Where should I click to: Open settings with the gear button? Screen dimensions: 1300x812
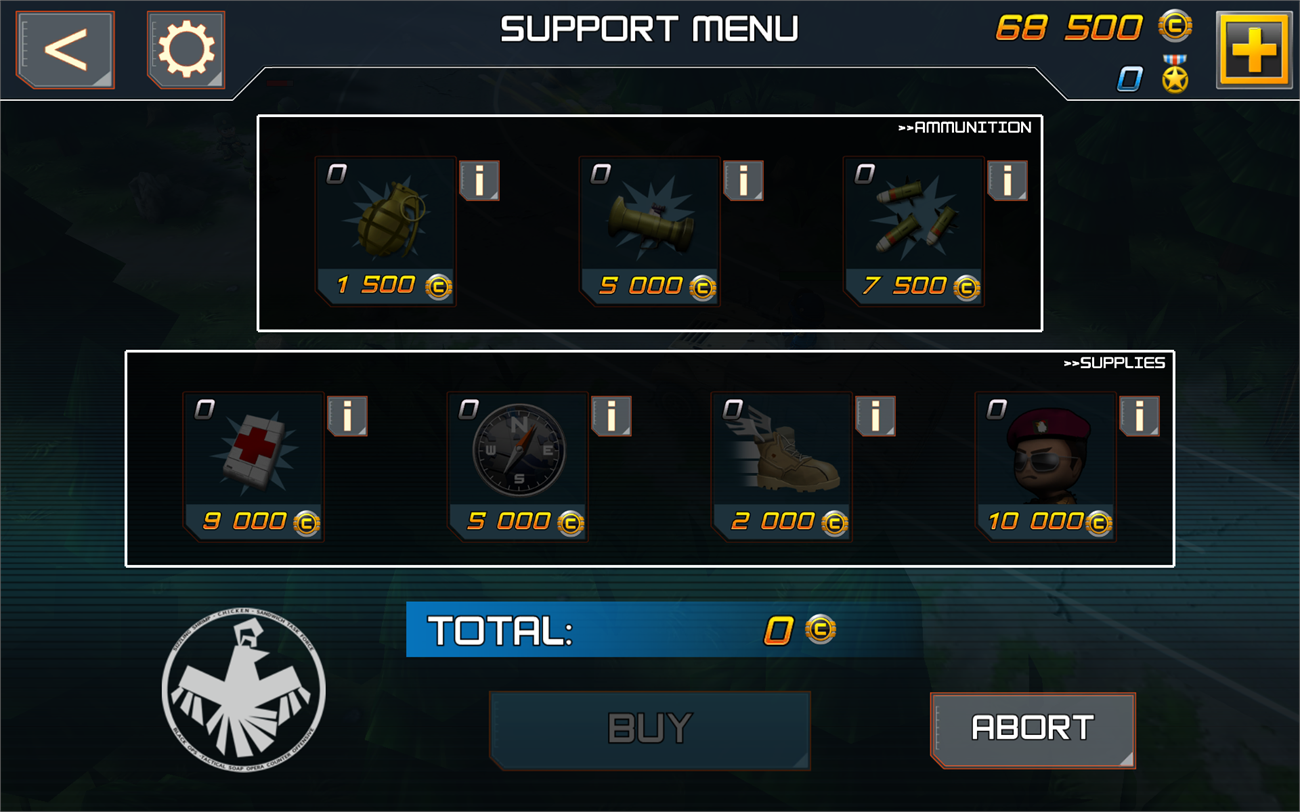pyautogui.click(x=186, y=49)
